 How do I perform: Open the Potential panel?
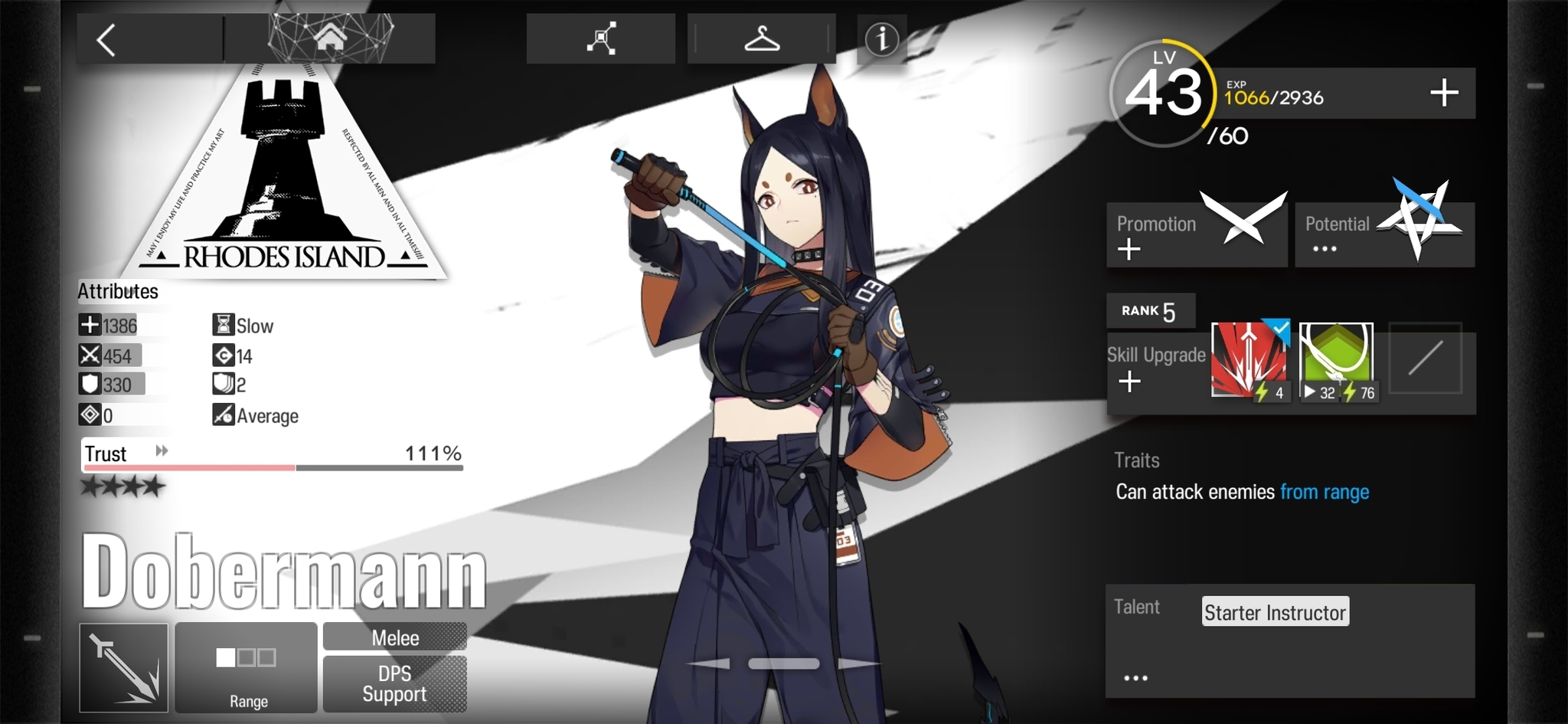1384,234
